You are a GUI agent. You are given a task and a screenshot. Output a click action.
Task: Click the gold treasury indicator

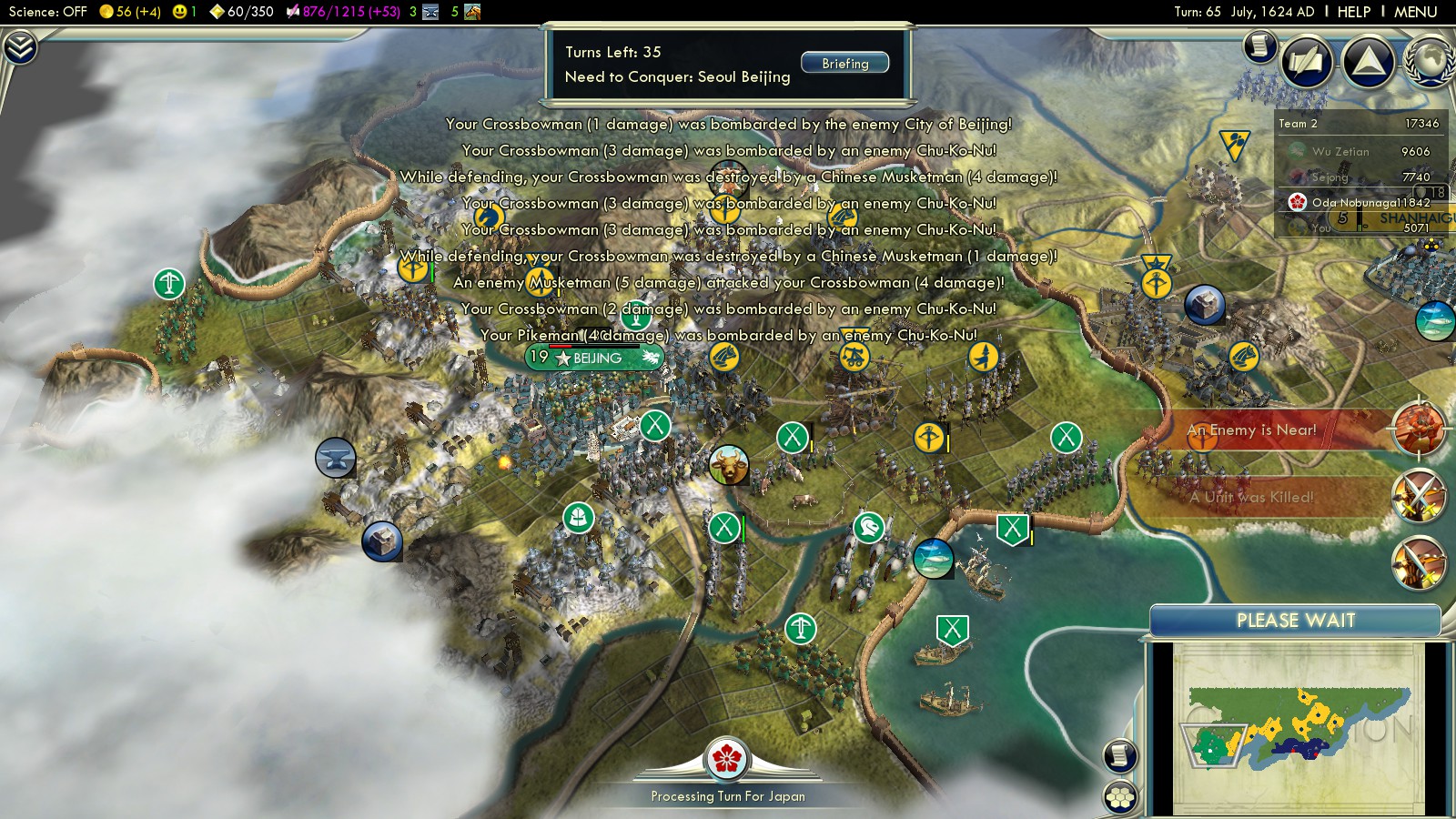tap(129, 12)
